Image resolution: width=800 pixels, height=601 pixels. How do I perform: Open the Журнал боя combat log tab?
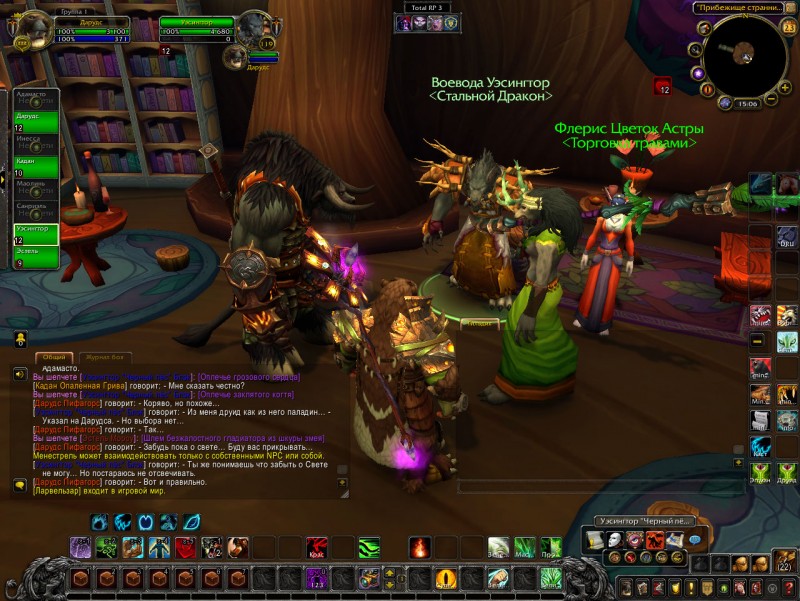pyautogui.click(x=105, y=357)
